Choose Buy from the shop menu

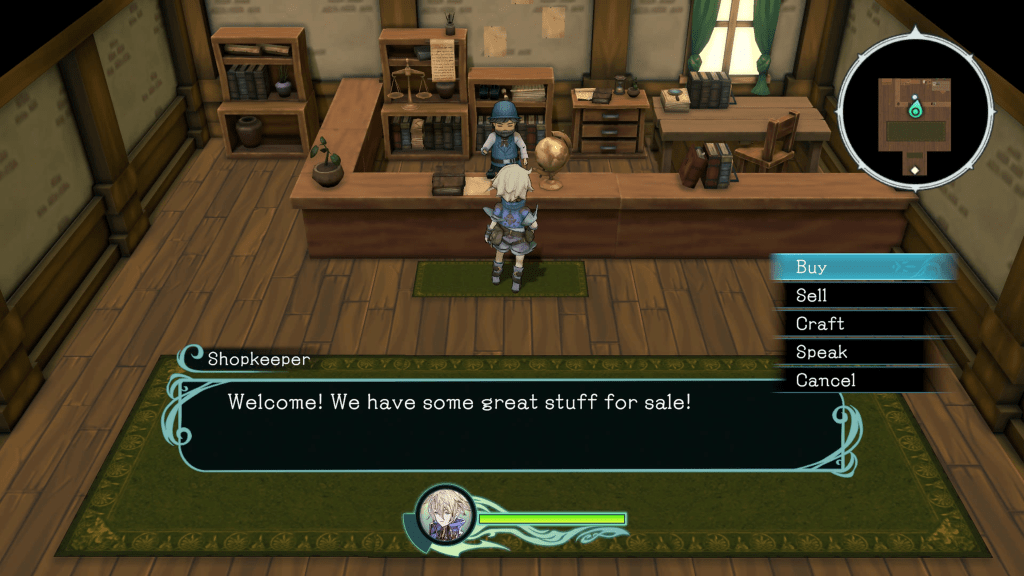coord(811,267)
